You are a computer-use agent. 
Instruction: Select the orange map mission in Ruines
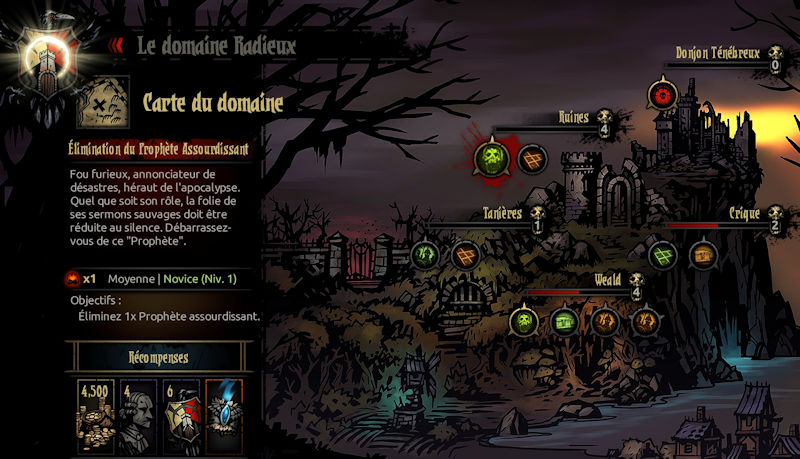(x=531, y=158)
